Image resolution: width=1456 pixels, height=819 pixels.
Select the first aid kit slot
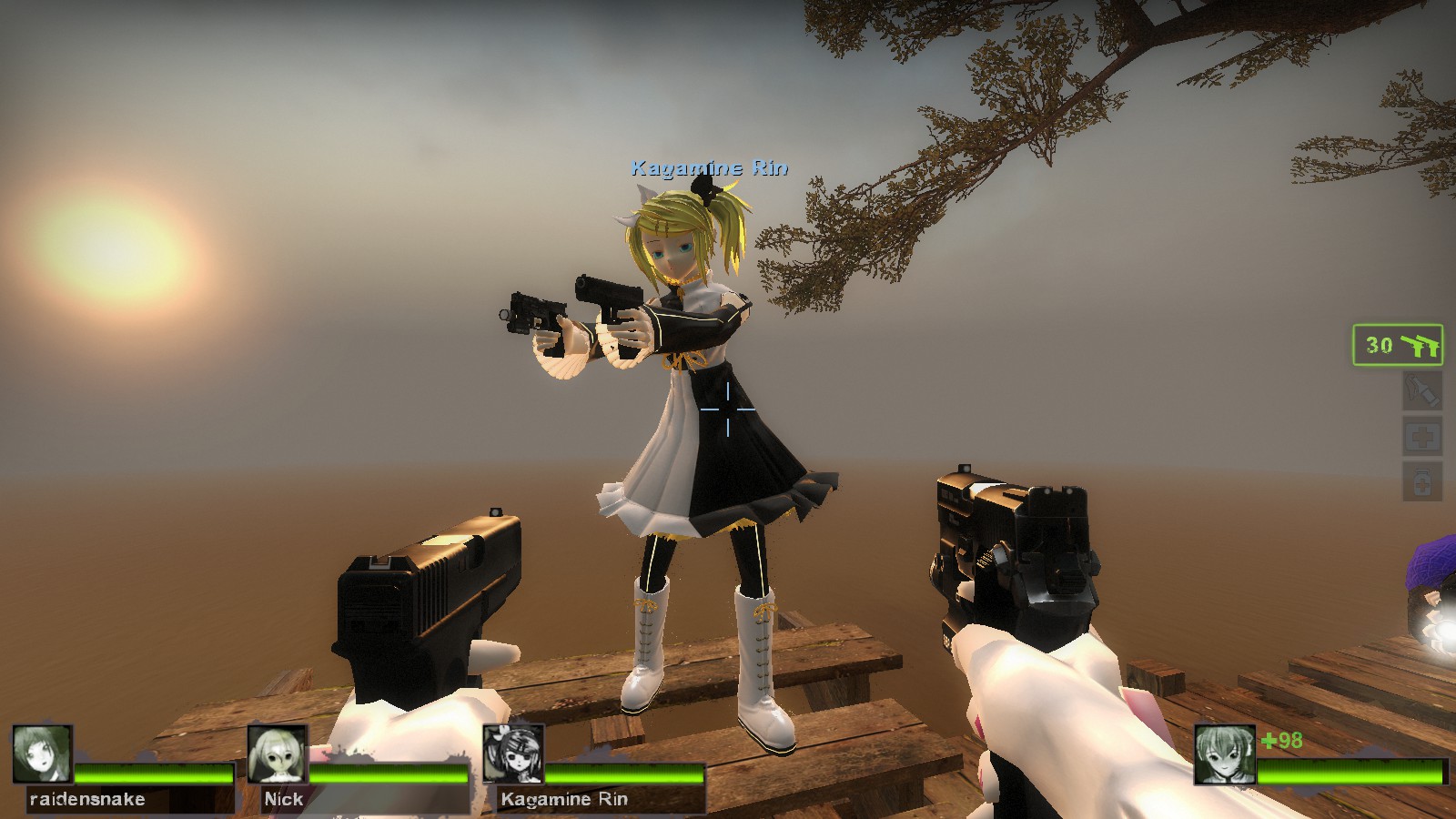tap(1421, 437)
